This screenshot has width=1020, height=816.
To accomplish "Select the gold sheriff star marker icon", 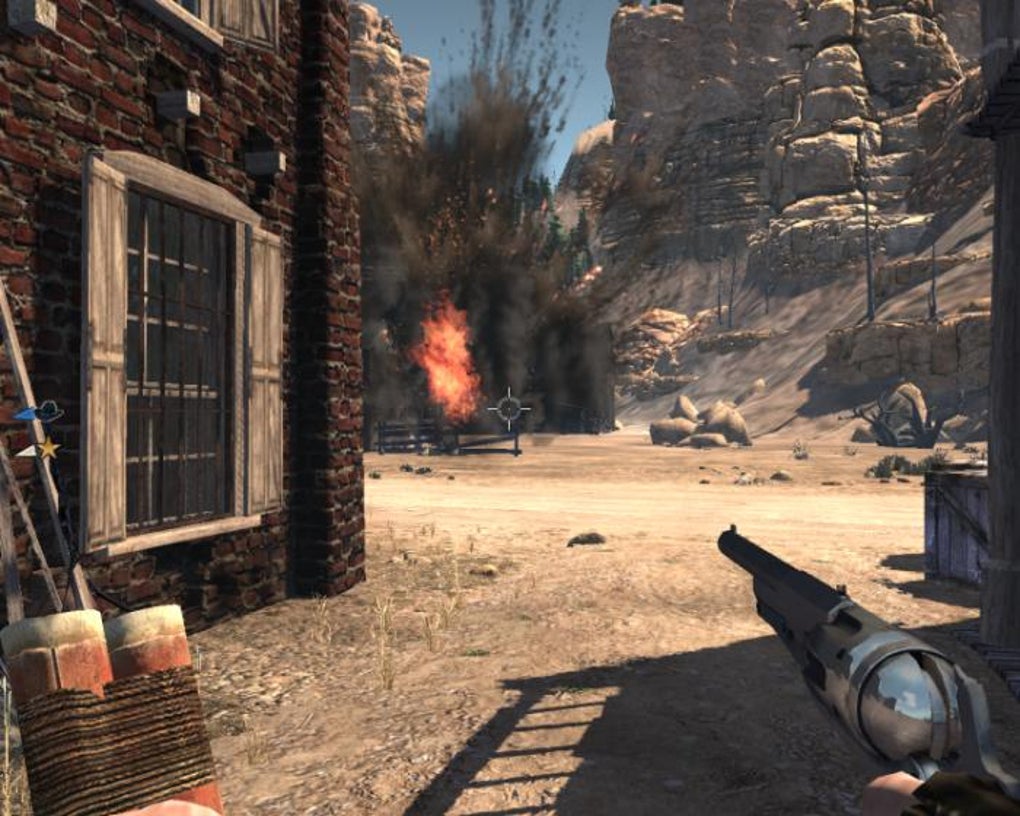I will pos(47,448).
